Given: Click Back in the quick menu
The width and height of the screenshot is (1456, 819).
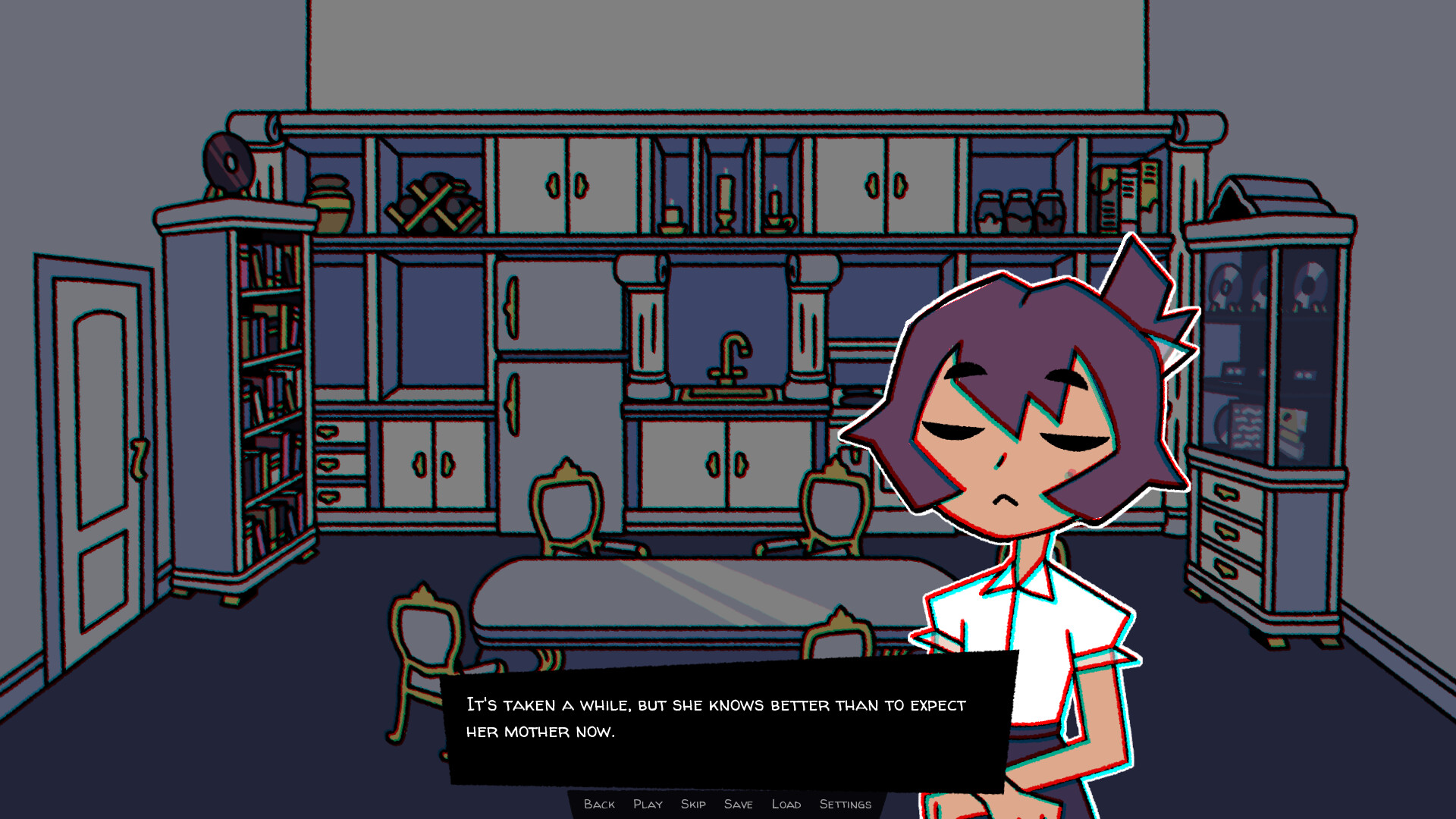Looking at the screenshot, I should click(600, 804).
